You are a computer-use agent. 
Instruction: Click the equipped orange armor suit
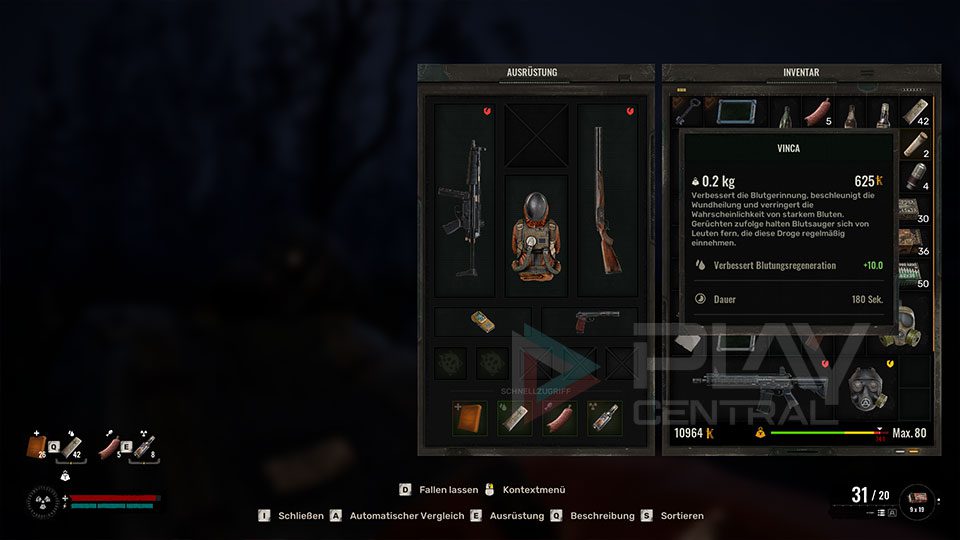pyautogui.click(x=536, y=237)
